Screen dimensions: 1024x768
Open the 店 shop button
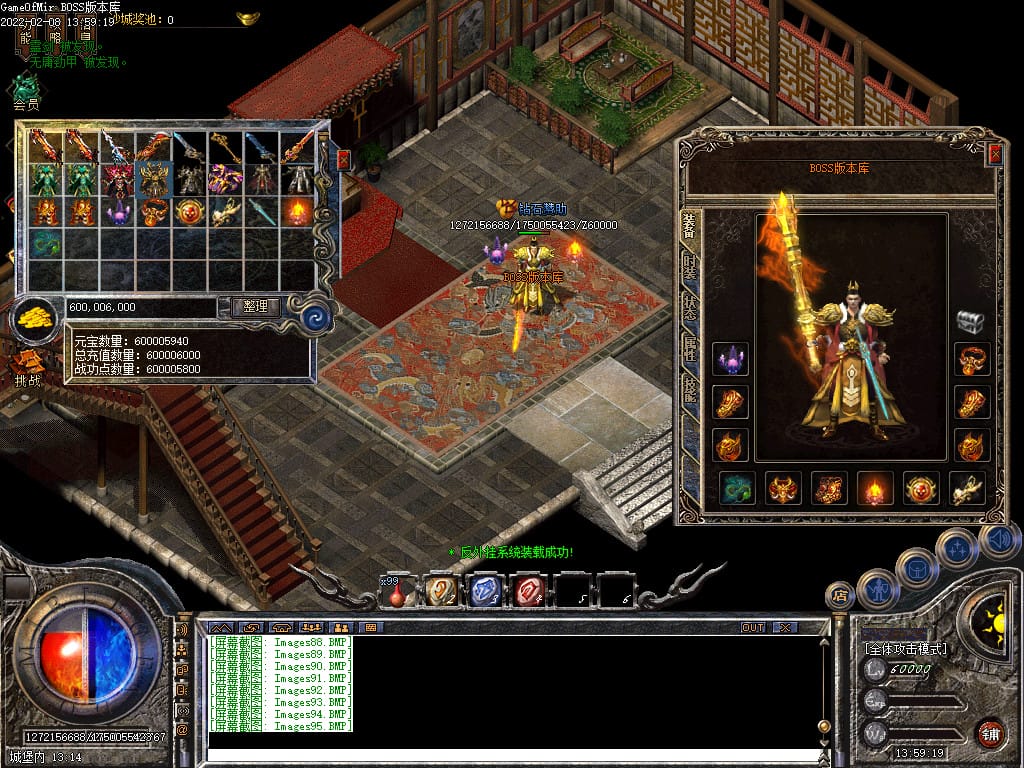point(840,596)
